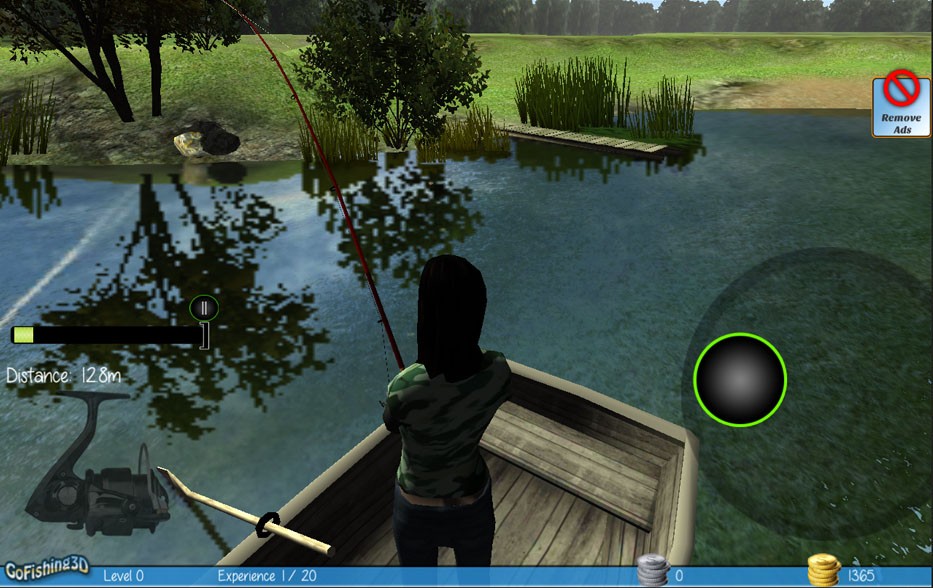Pause the game with the round pause button
The height and width of the screenshot is (588, 933).
pos(204,308)
